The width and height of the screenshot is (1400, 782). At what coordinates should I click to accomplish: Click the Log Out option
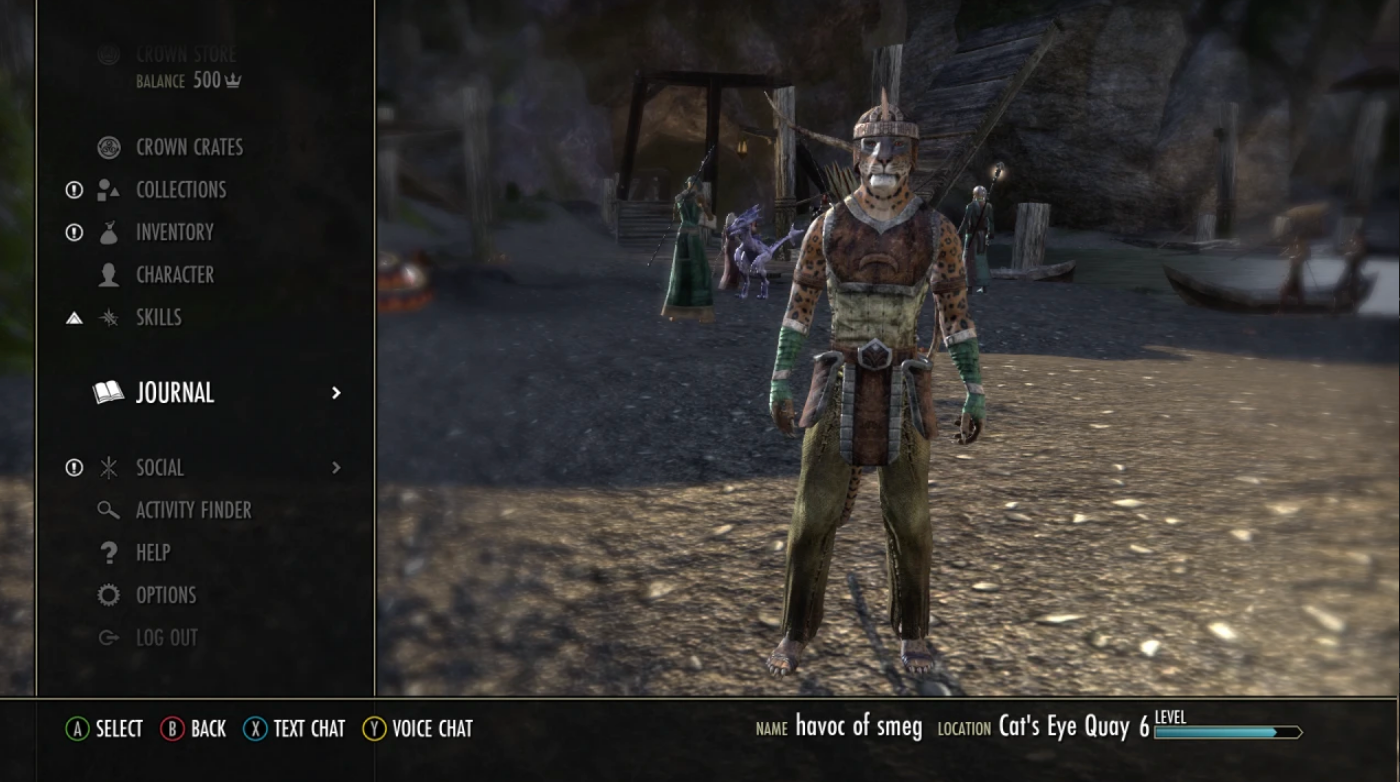tap(166, 636)
